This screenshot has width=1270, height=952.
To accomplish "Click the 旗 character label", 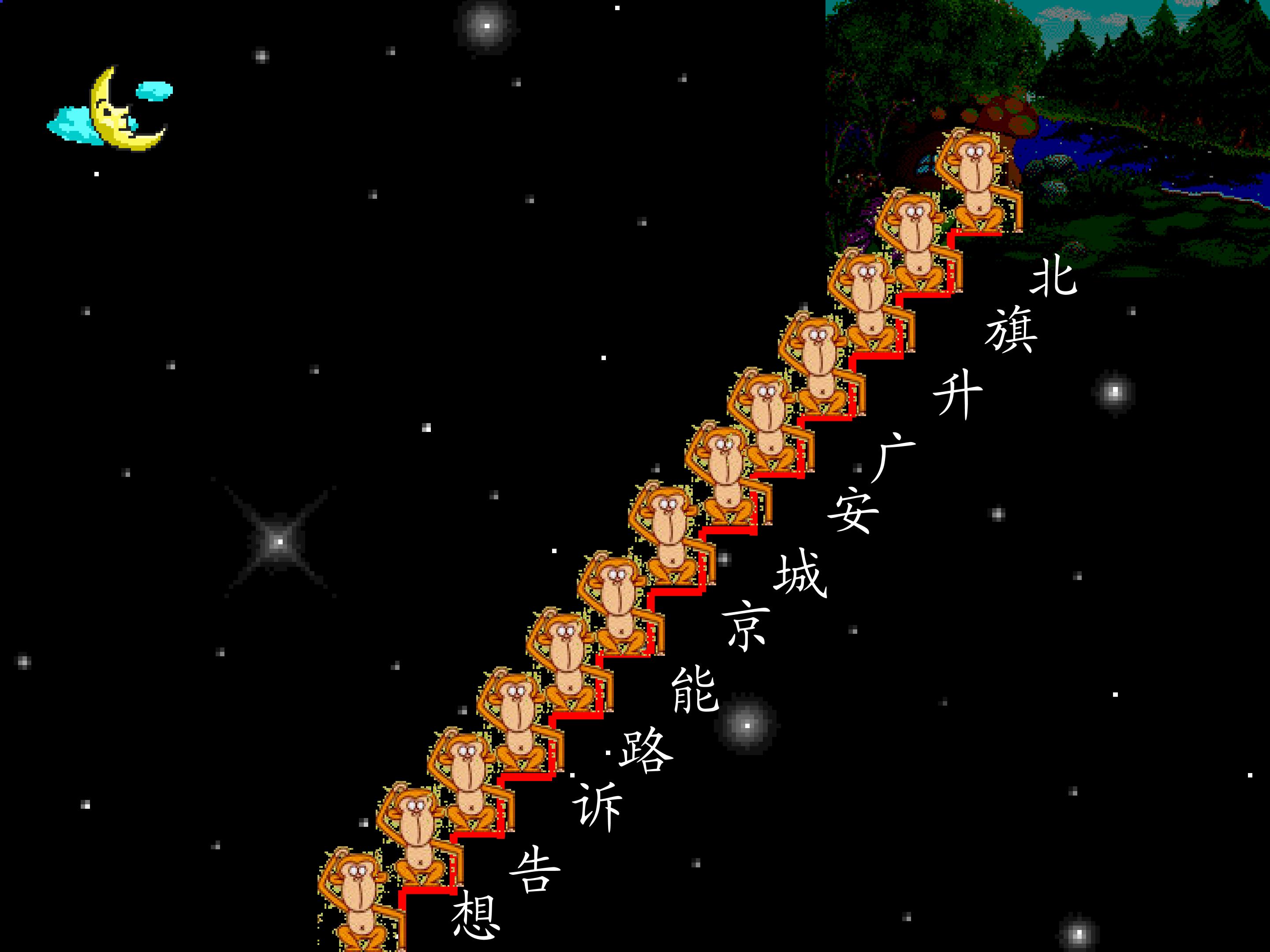I will 1011,330.
